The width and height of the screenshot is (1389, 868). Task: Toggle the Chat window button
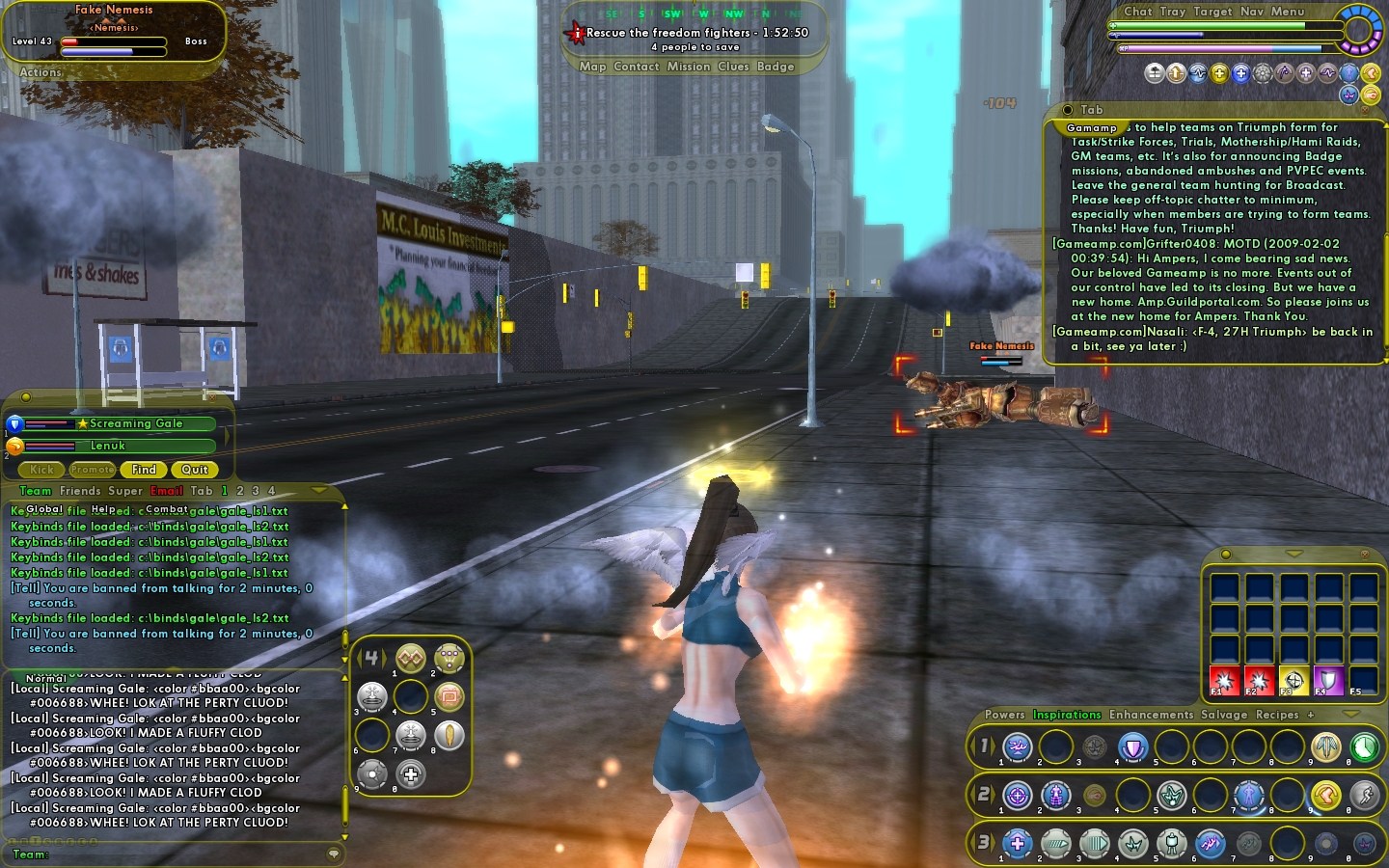[x=1137, y=12]
